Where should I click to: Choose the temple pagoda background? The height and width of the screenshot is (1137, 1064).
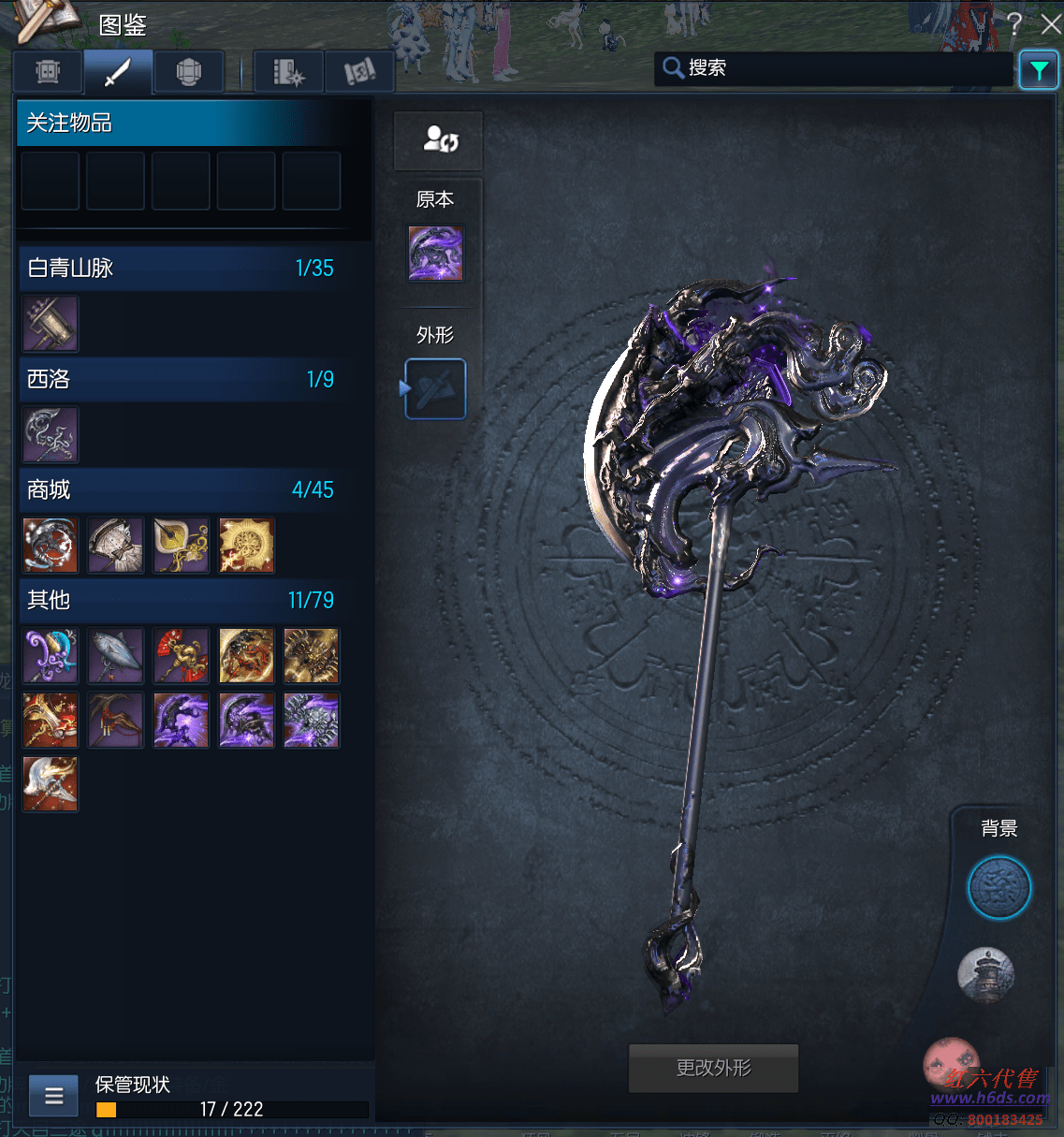pyautogui.click(x=986, y=973)
